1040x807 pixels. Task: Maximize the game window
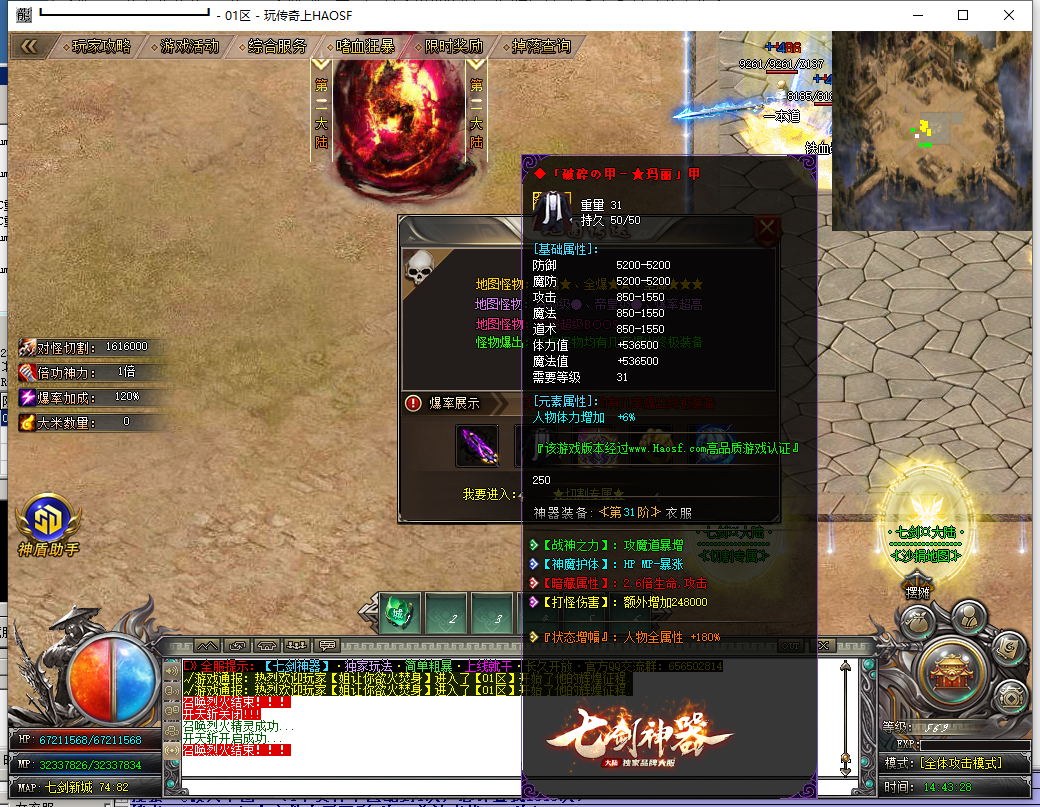pyautogui.click(x=963, y=15)
